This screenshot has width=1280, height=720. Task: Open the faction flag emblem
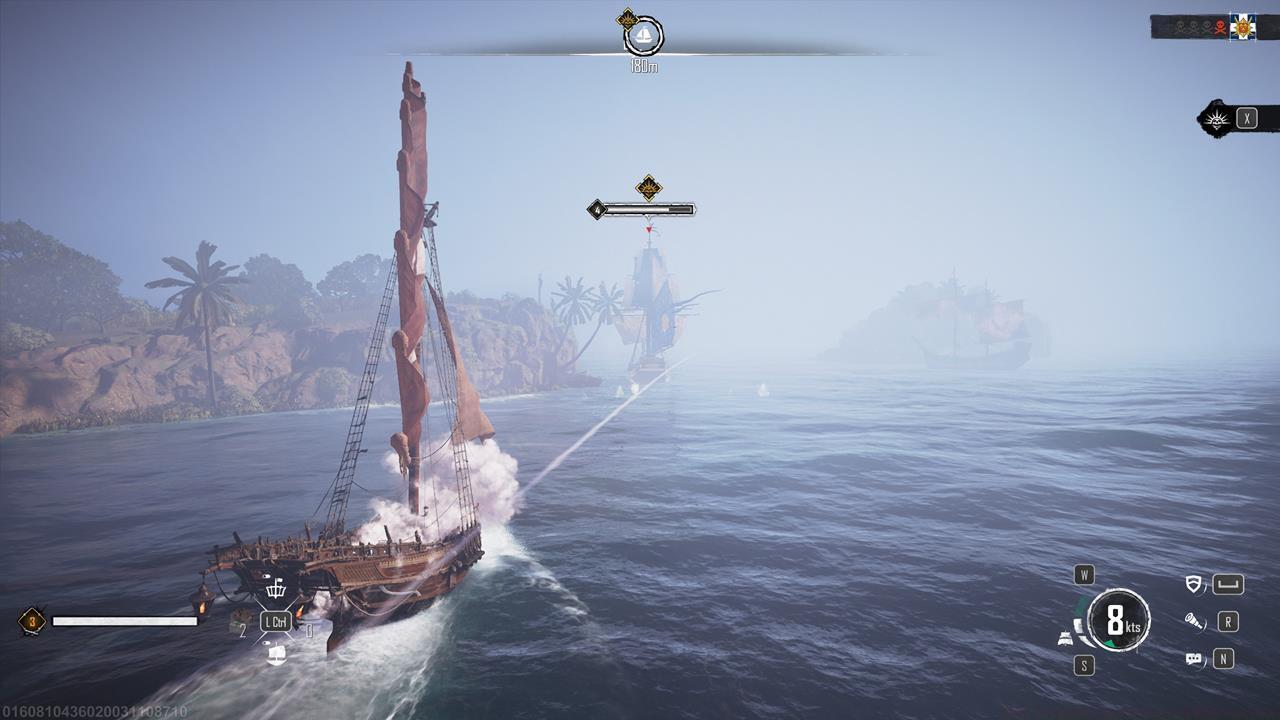pyautogui.click(x=1243, y=27)
